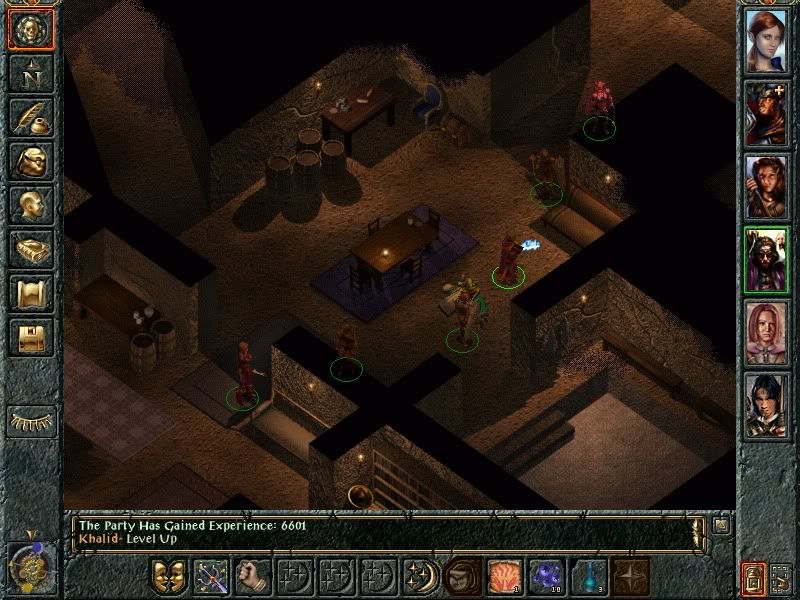Select the quarterstaff weapon slot
This screenshot has width=800, height=600.
pos(212,576)
